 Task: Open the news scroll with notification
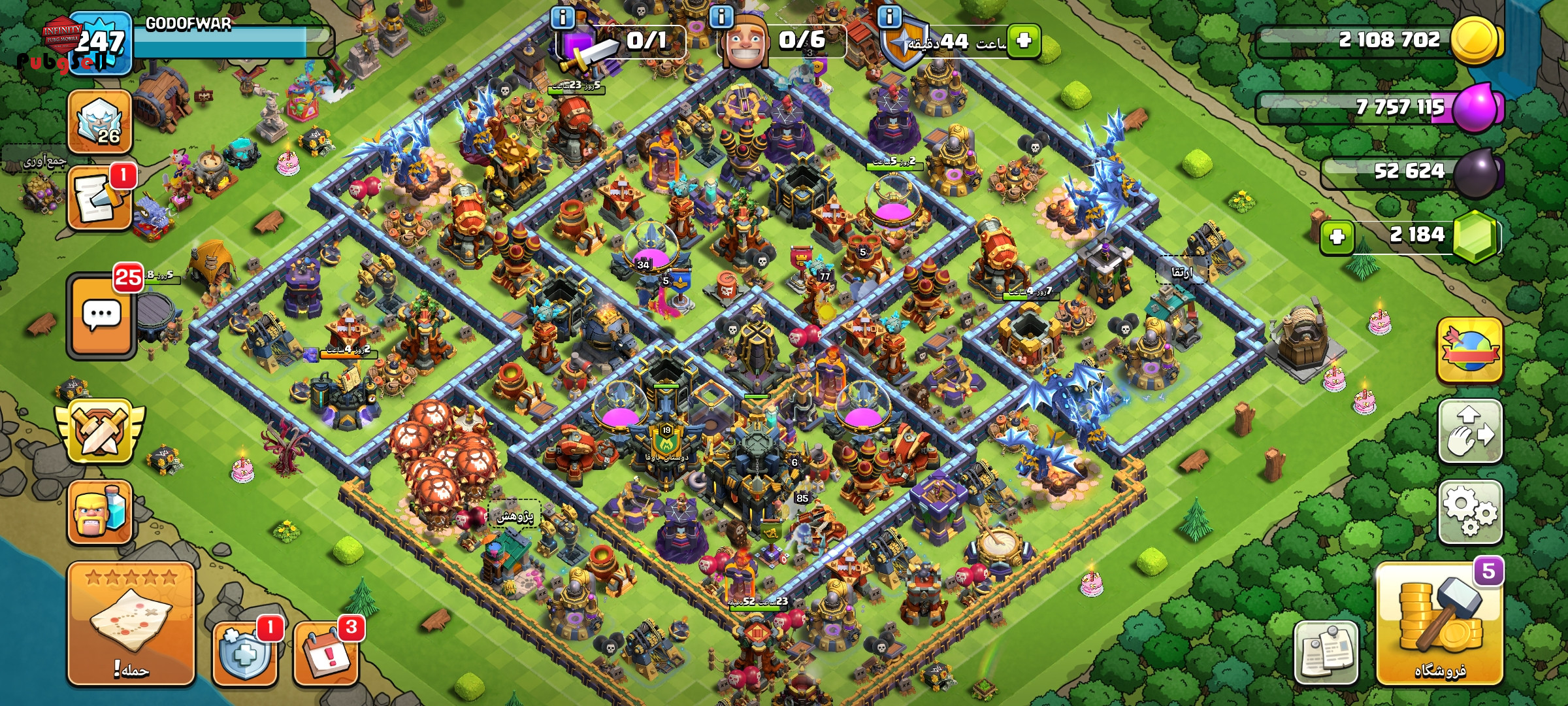(x=100, y=198)
